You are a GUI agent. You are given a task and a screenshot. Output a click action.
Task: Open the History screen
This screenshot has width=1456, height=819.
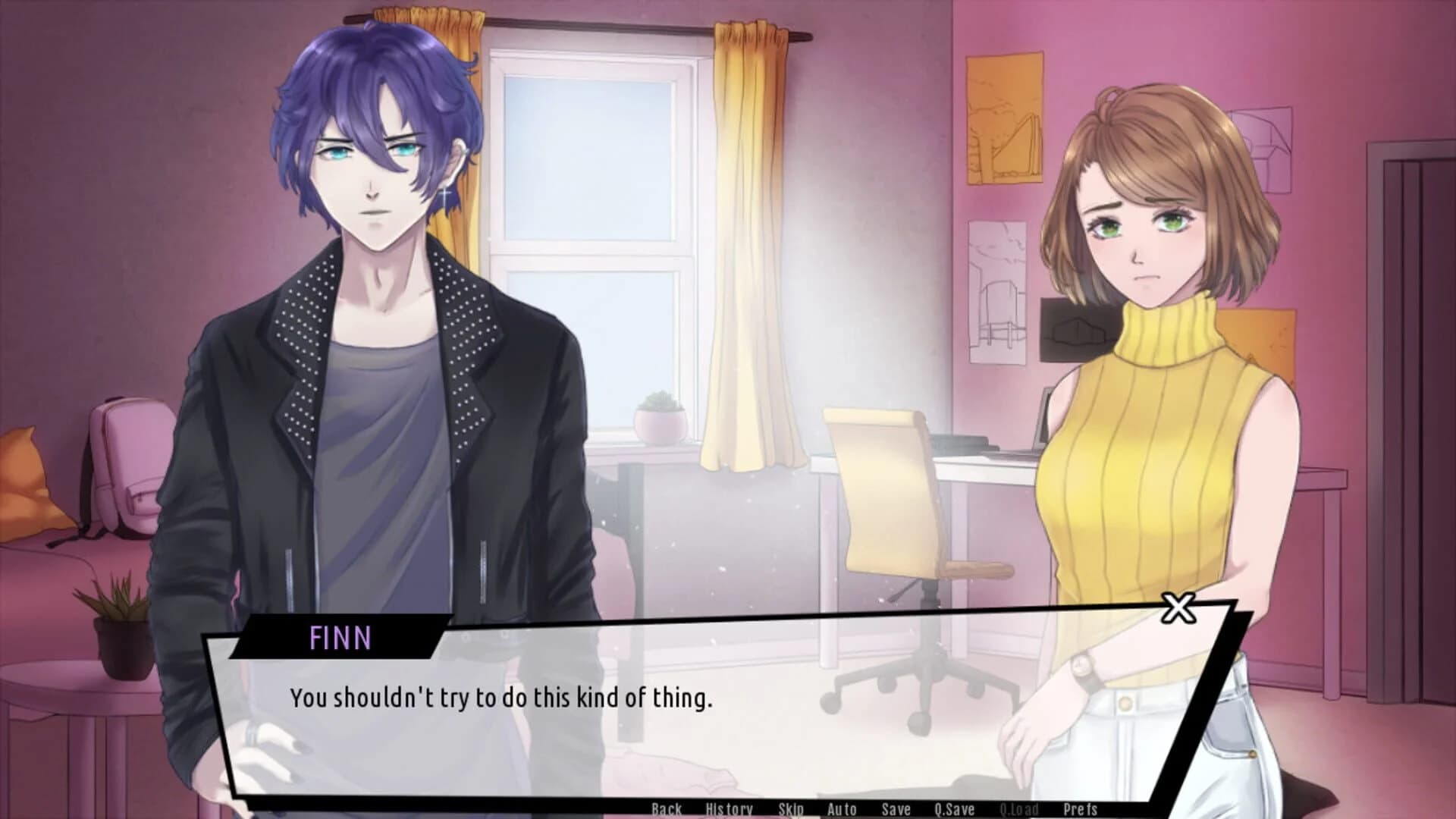click(x=730, y=809)
